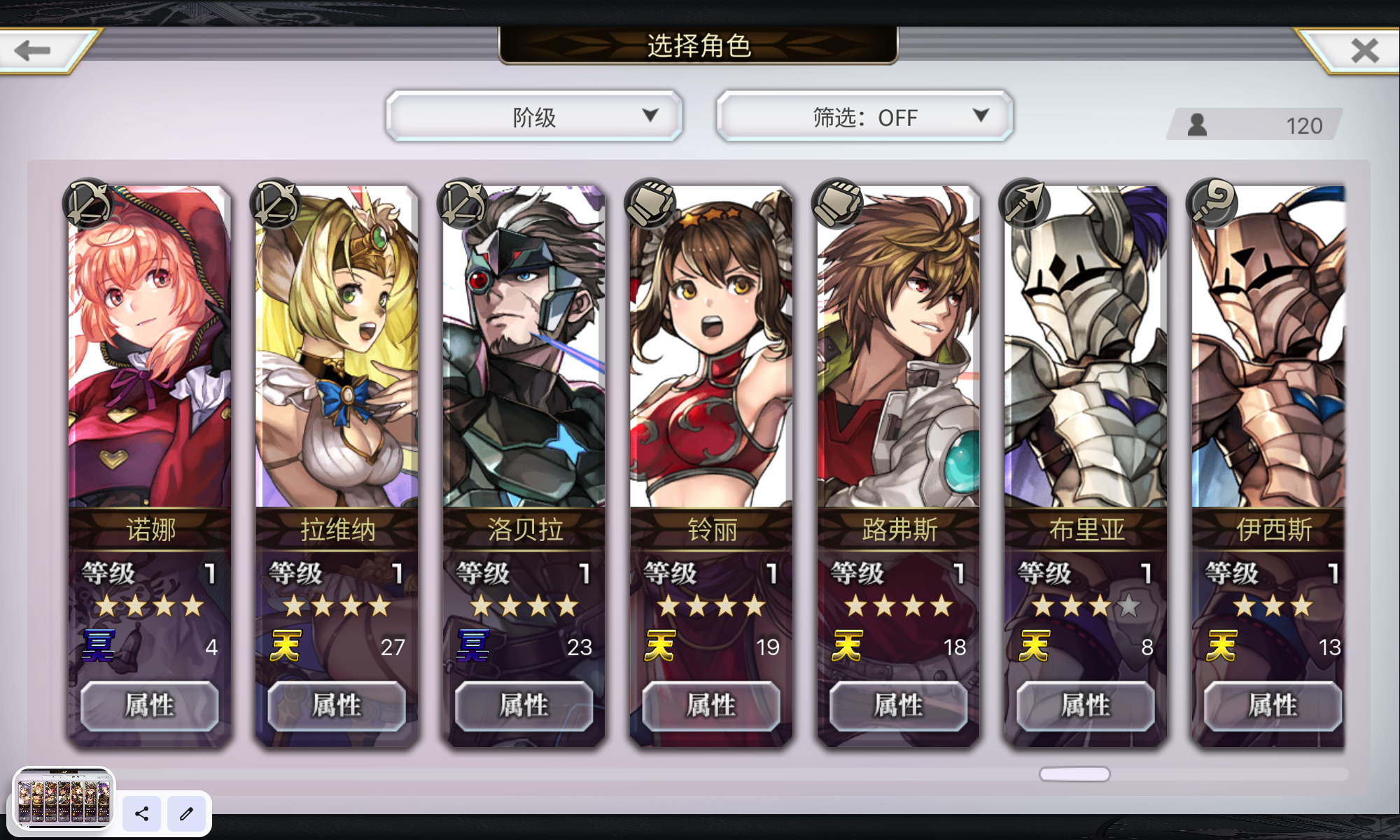Open the 阶级 sorting dropdown
The image size is (1400, 840).
coord(534,116)
